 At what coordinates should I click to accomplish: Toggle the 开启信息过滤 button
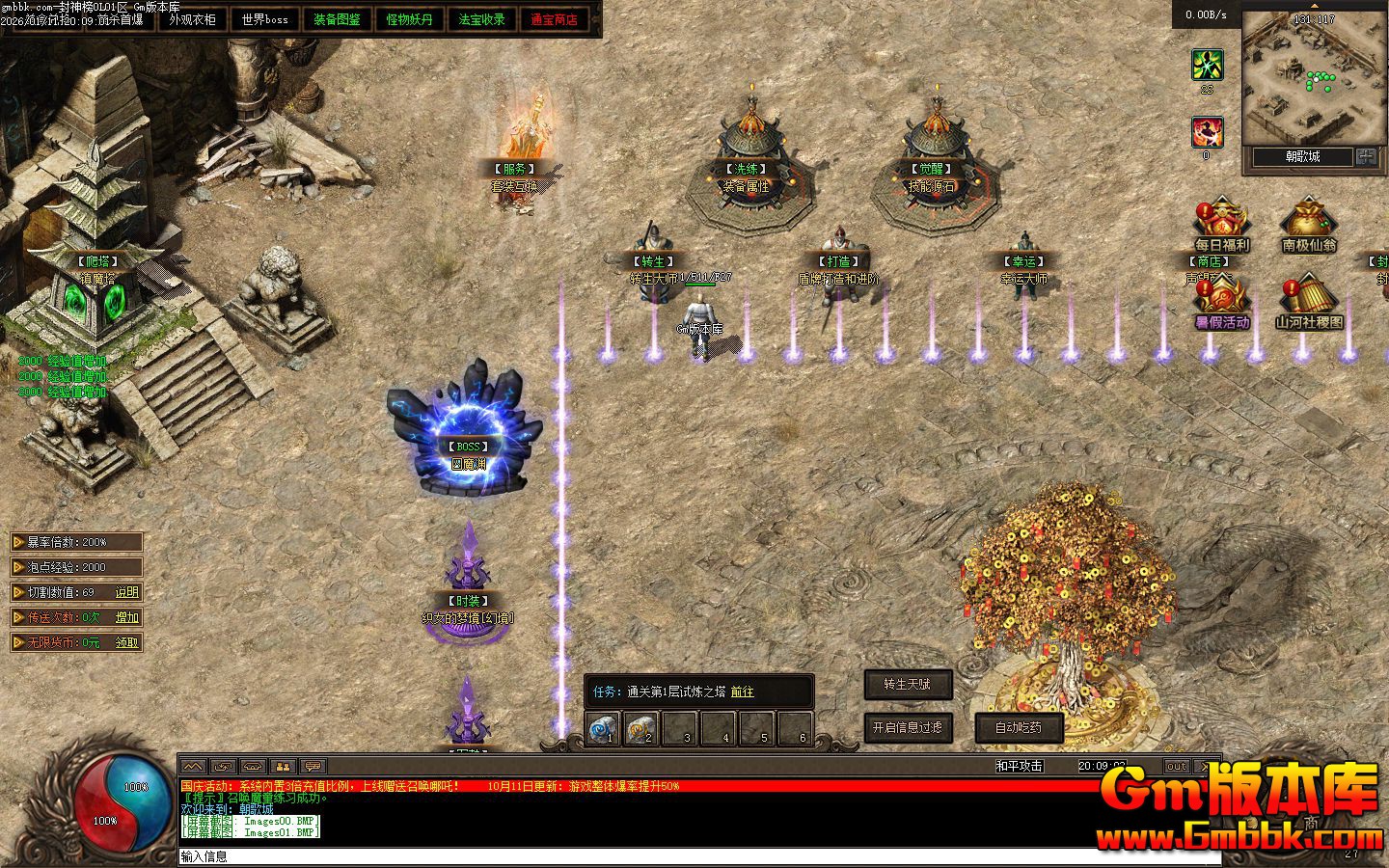point(907,727)
